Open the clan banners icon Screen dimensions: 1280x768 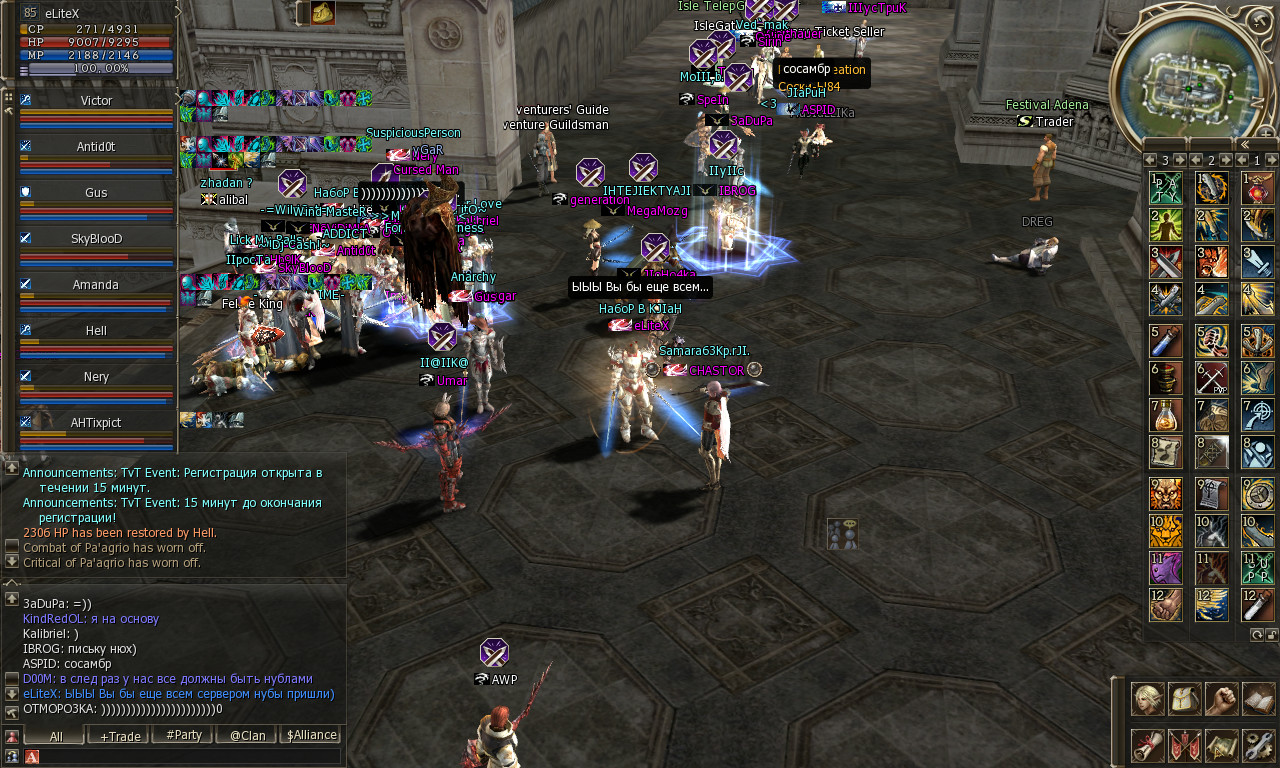point(1185,745)
